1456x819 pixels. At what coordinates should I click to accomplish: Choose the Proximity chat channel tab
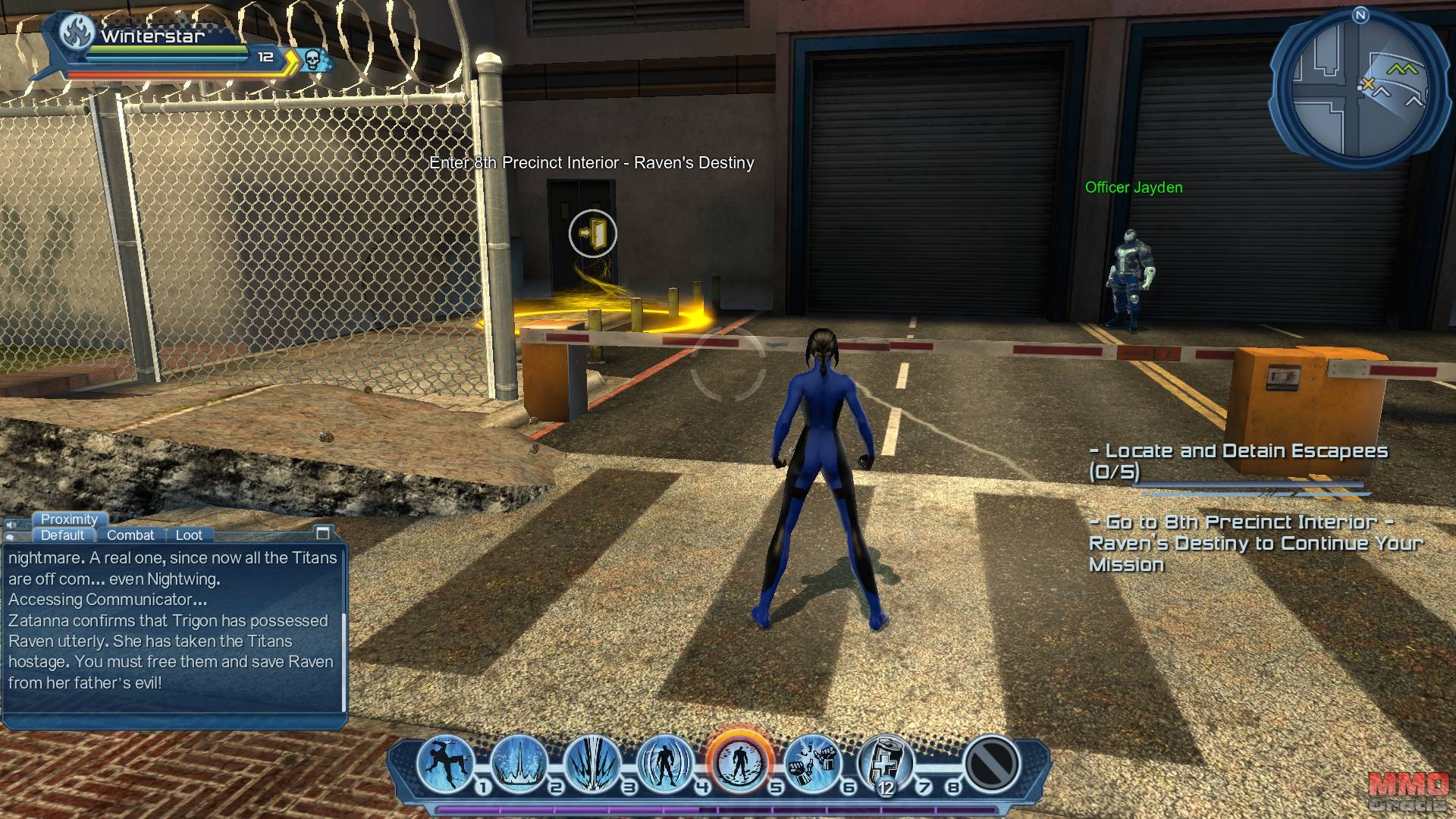[69, 519]
